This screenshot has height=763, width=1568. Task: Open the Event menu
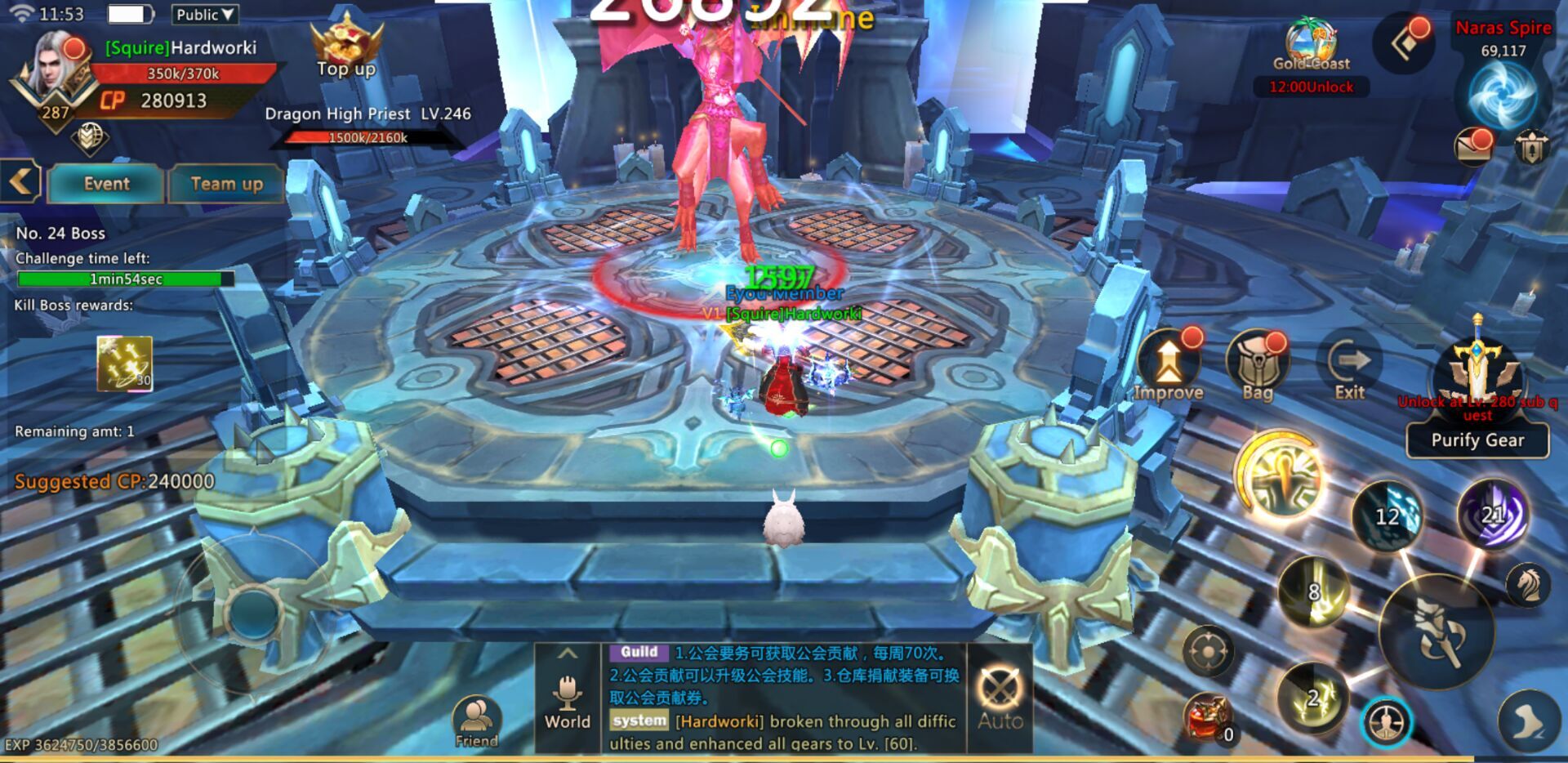click(x=106, y=184)
